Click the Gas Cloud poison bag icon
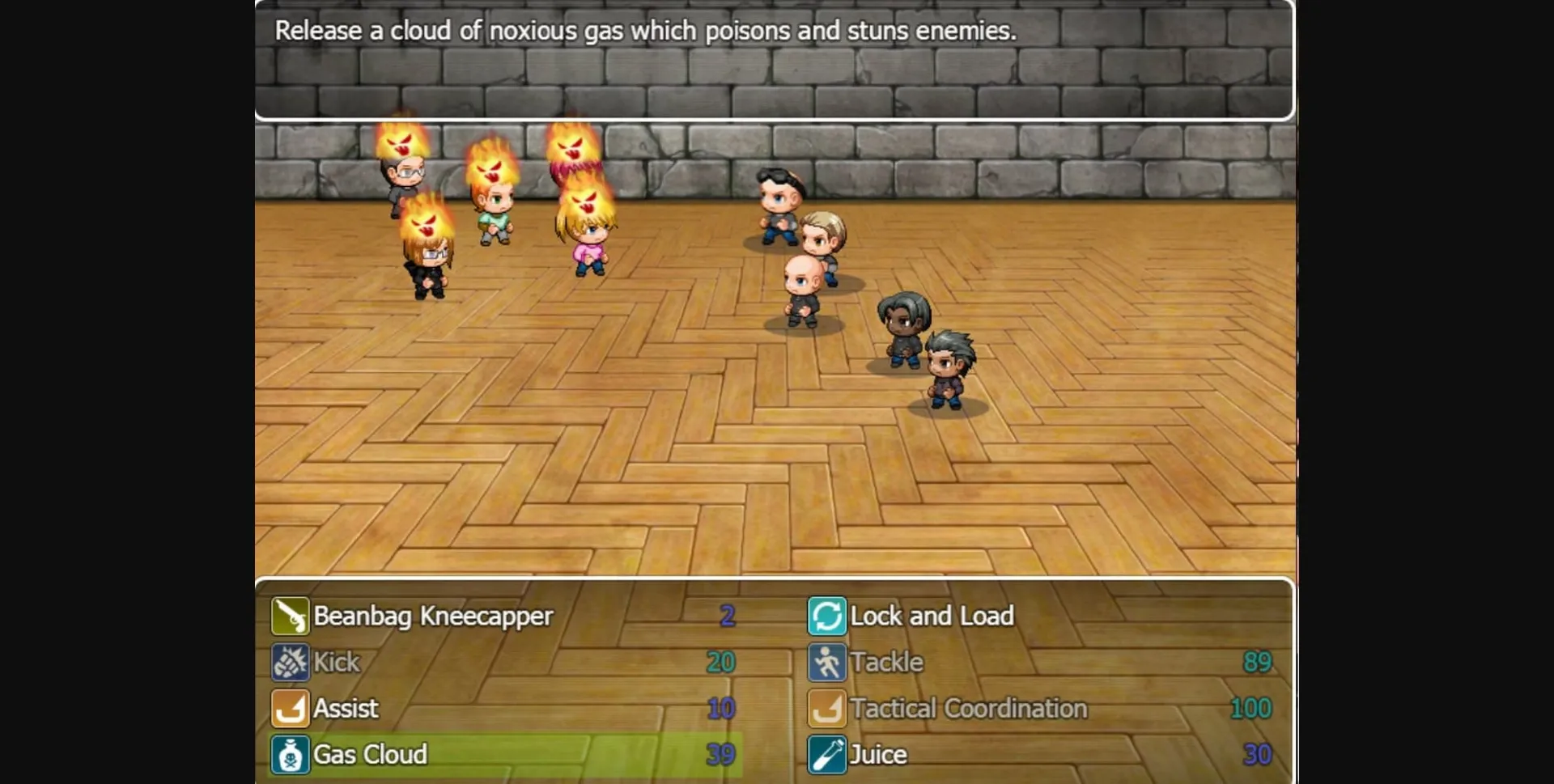The width and height of the screenshot is (1554, 784). coord(290,754)
